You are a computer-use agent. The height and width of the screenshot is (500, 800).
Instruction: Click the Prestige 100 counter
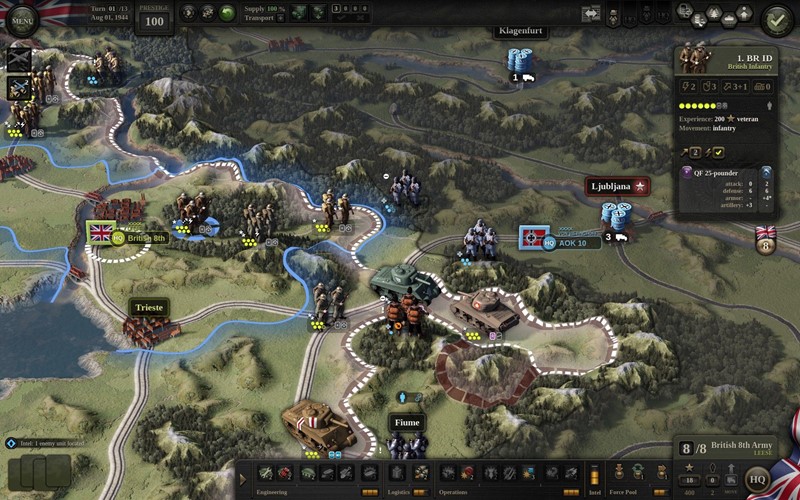click(x=153, y=18)
